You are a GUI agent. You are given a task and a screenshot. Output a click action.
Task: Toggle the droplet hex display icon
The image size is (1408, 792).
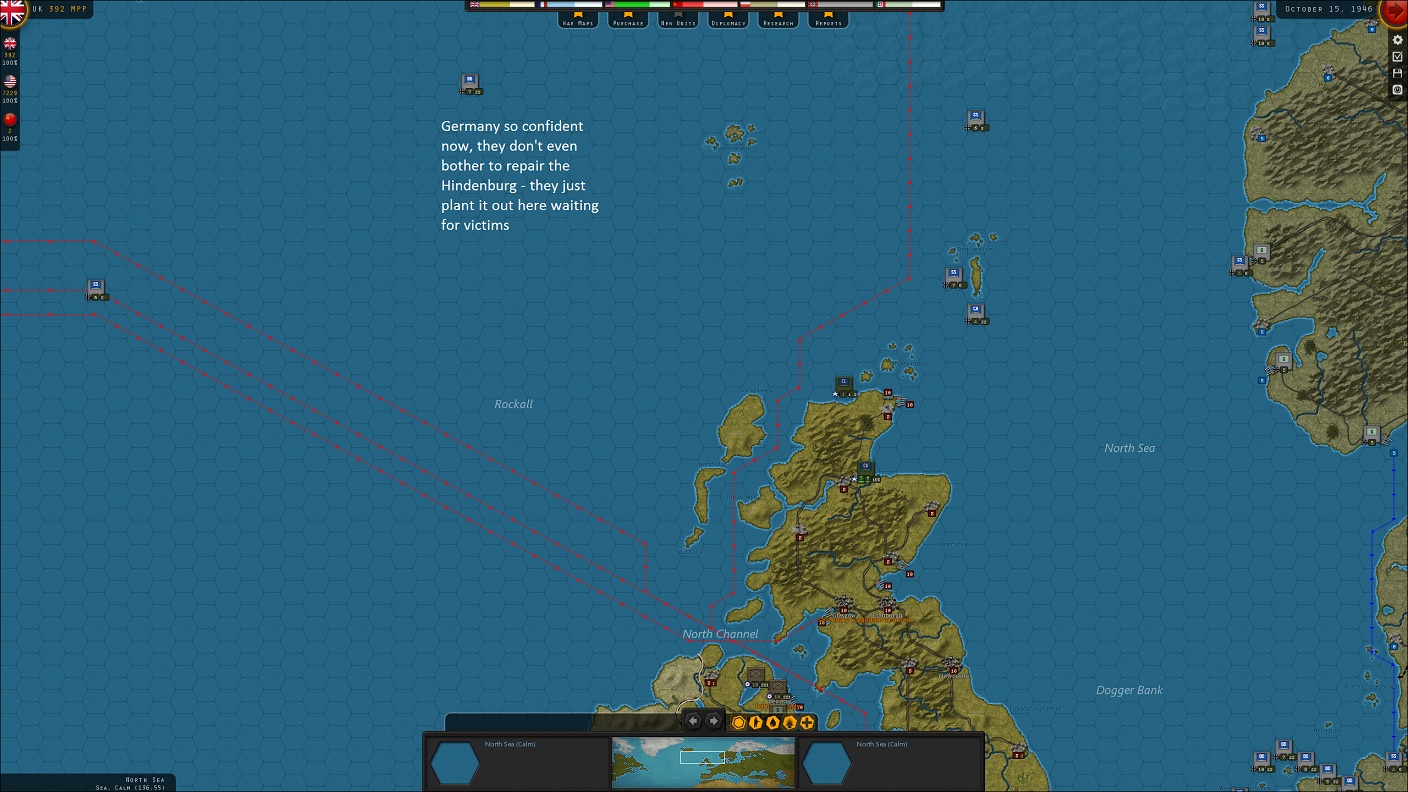coord(772,722)
